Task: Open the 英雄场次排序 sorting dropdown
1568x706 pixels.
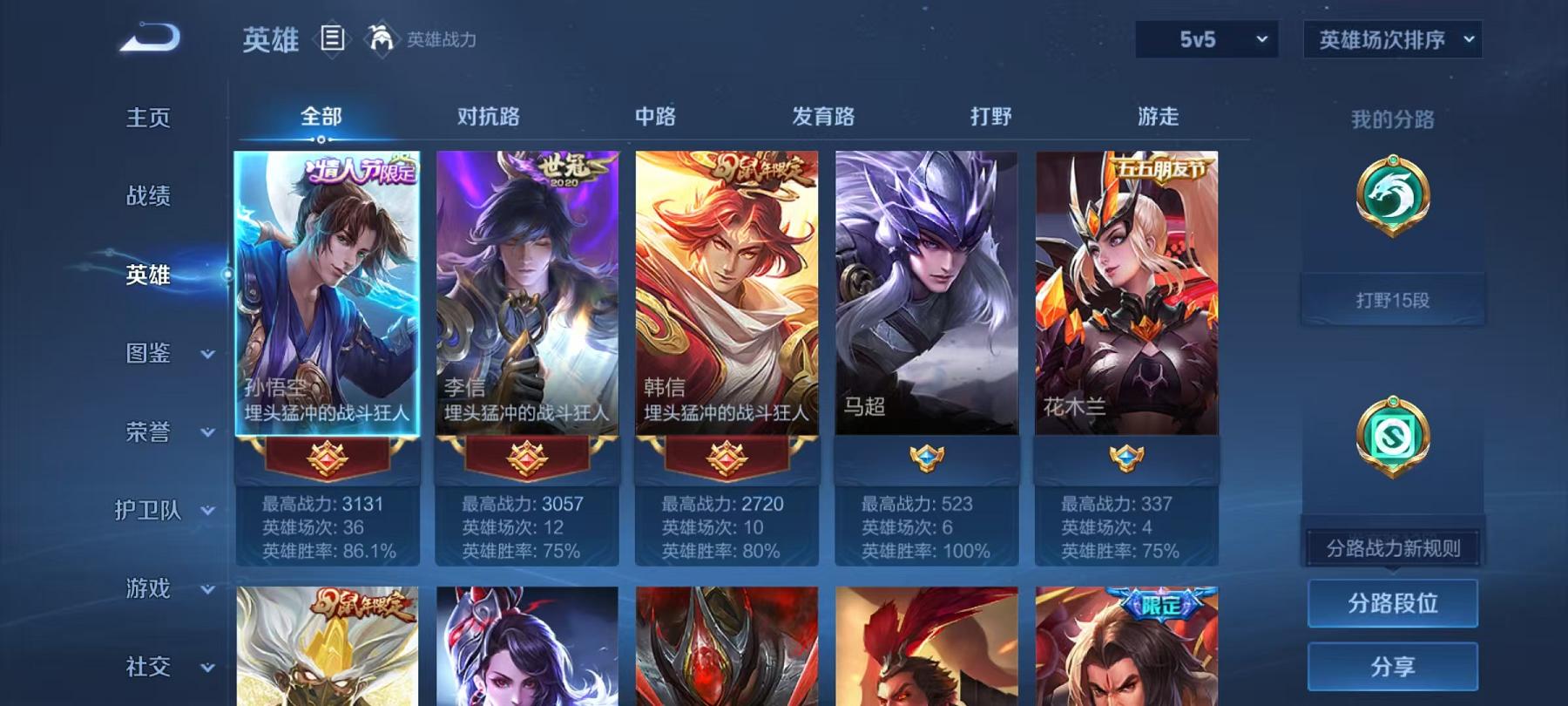Action: pyautogui.click(x=1390, y=37)
